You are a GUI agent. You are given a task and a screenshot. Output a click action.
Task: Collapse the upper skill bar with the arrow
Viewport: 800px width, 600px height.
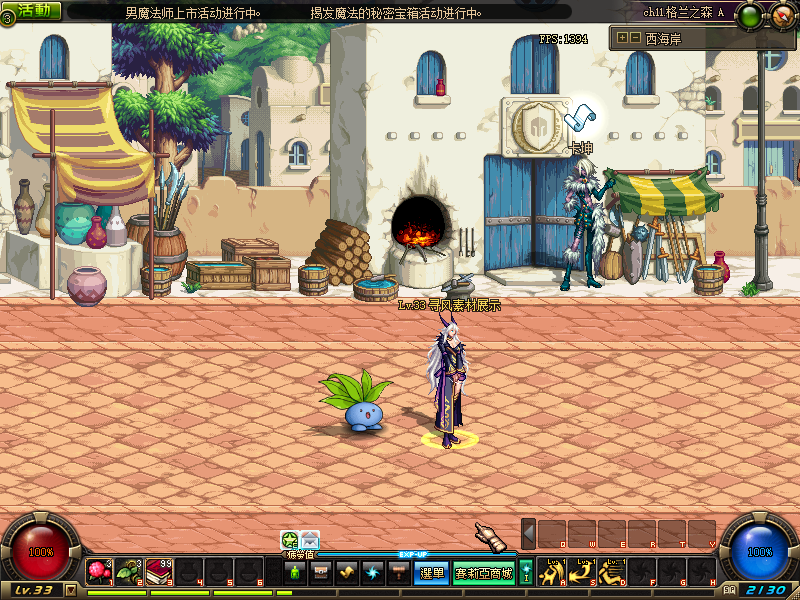click(529, 534)
